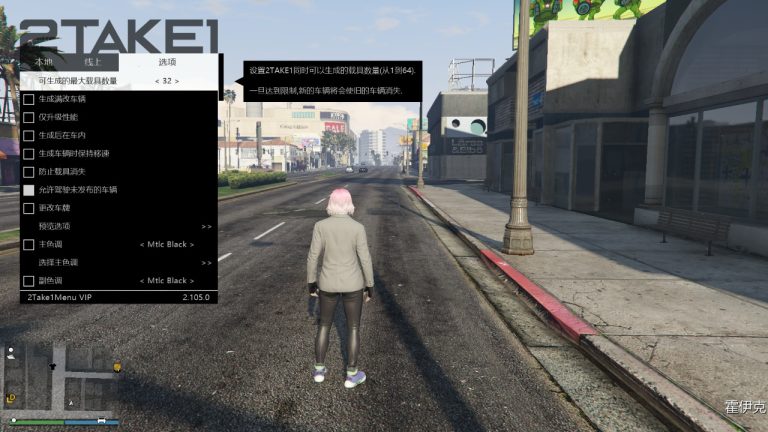Toggle 生成车辆时保持移速
The image size is (768, 432).
(29, 154)
